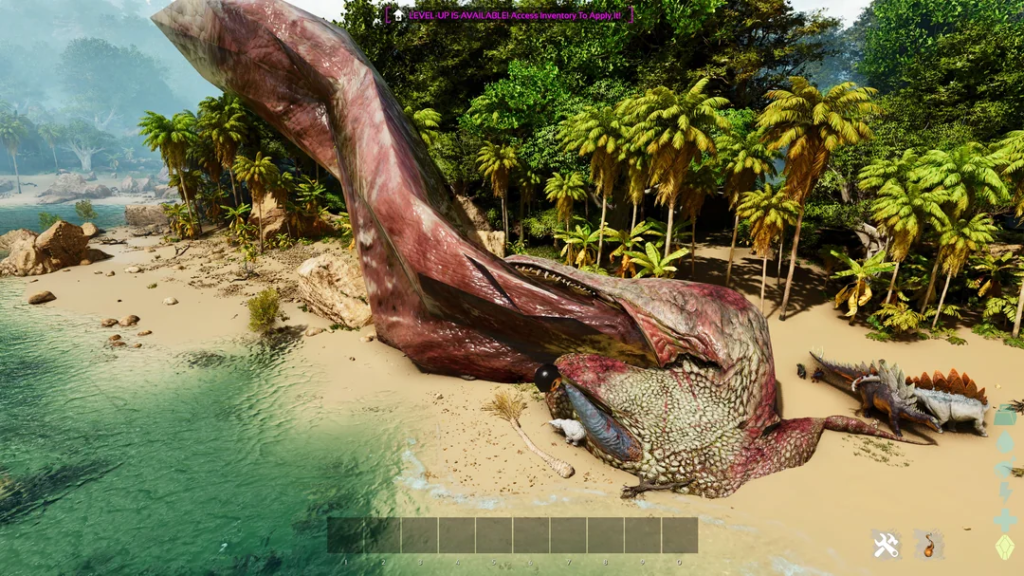The height and width of the screenshot is (576, 1024).
Task: Click the level-up available notification
Action: (x=510, y=15)
